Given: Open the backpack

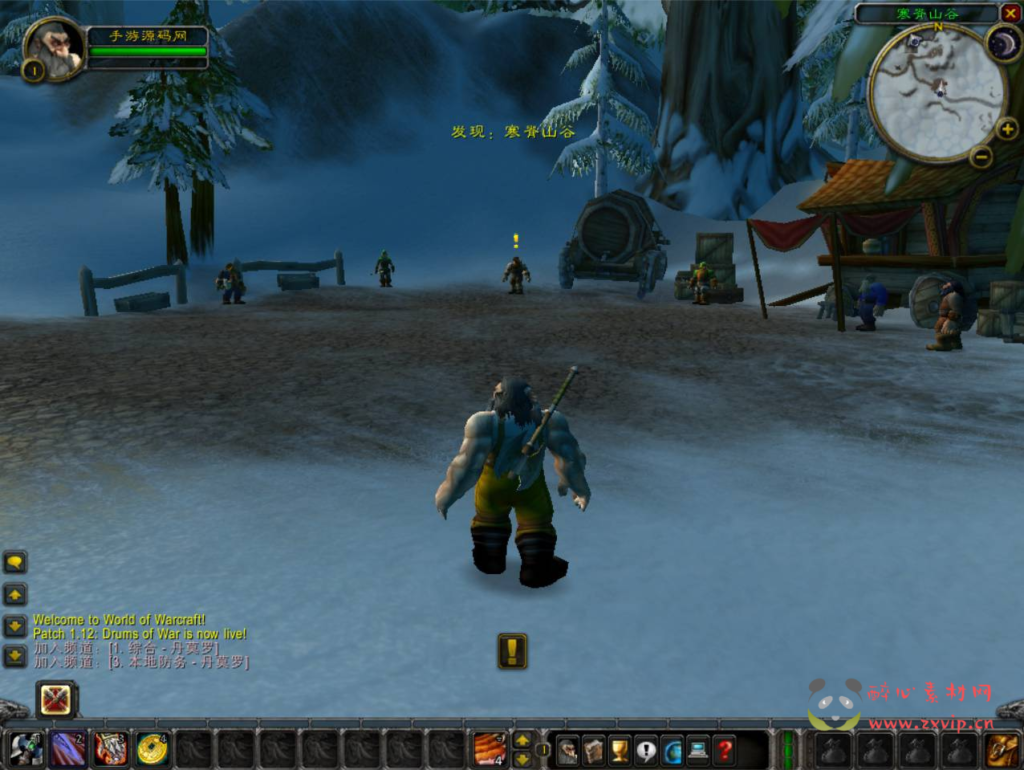Looking at the screenshot, I should coord(1002,749).
